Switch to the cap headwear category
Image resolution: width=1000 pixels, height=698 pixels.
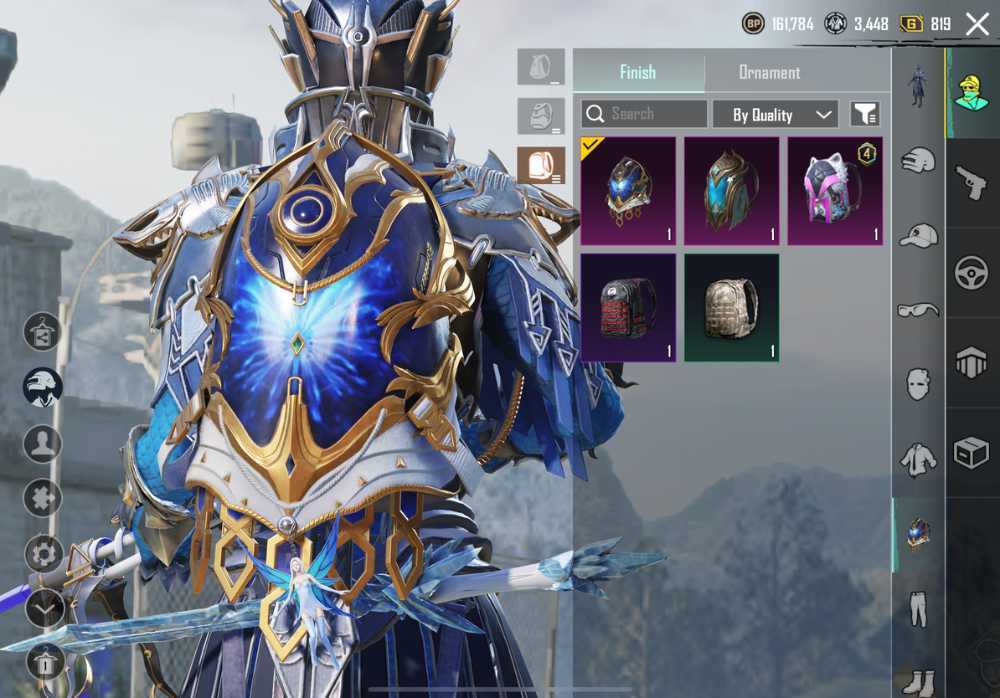(x=918, y=236)
